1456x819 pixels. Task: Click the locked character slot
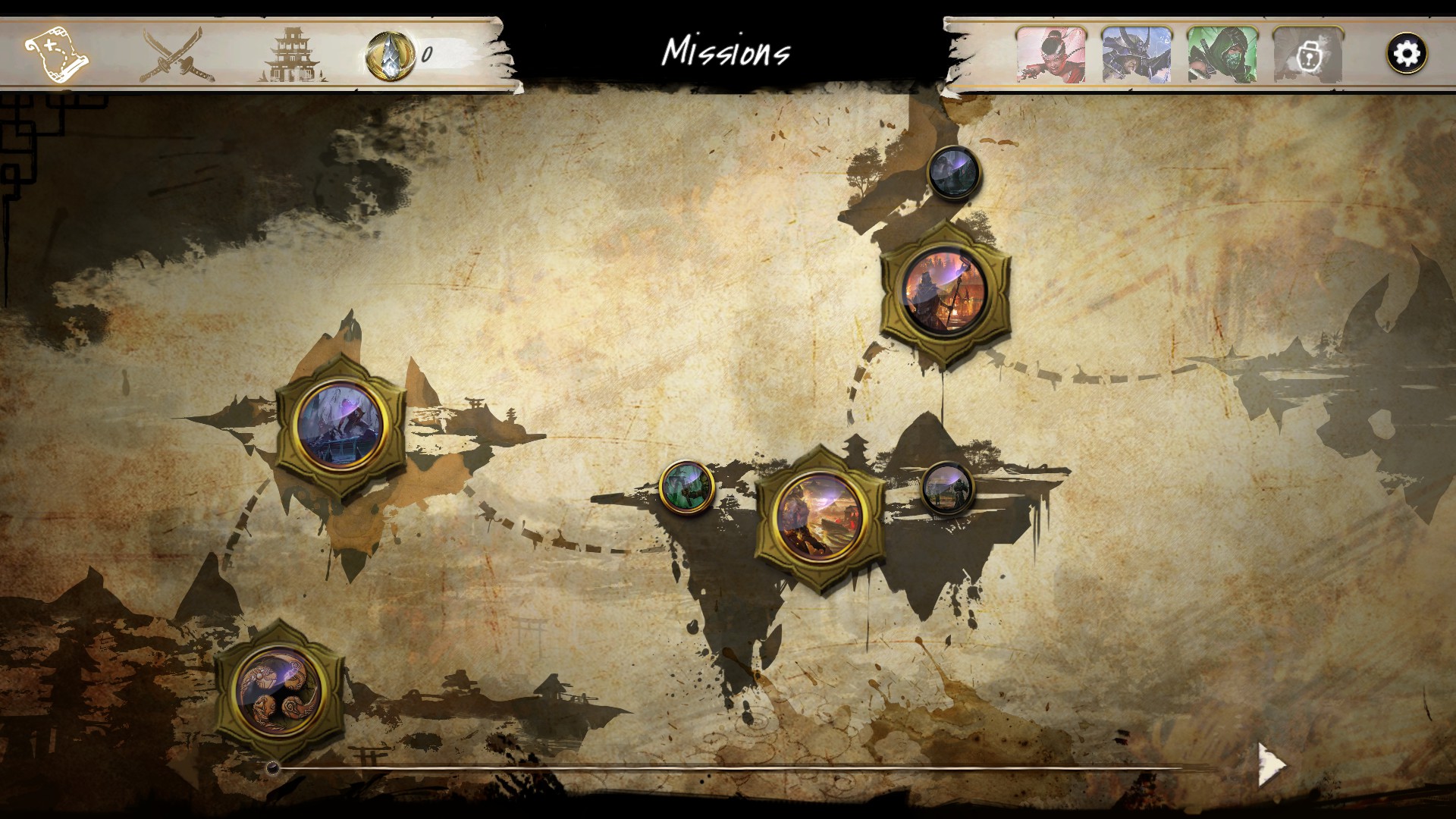(x=1307, y=55)
